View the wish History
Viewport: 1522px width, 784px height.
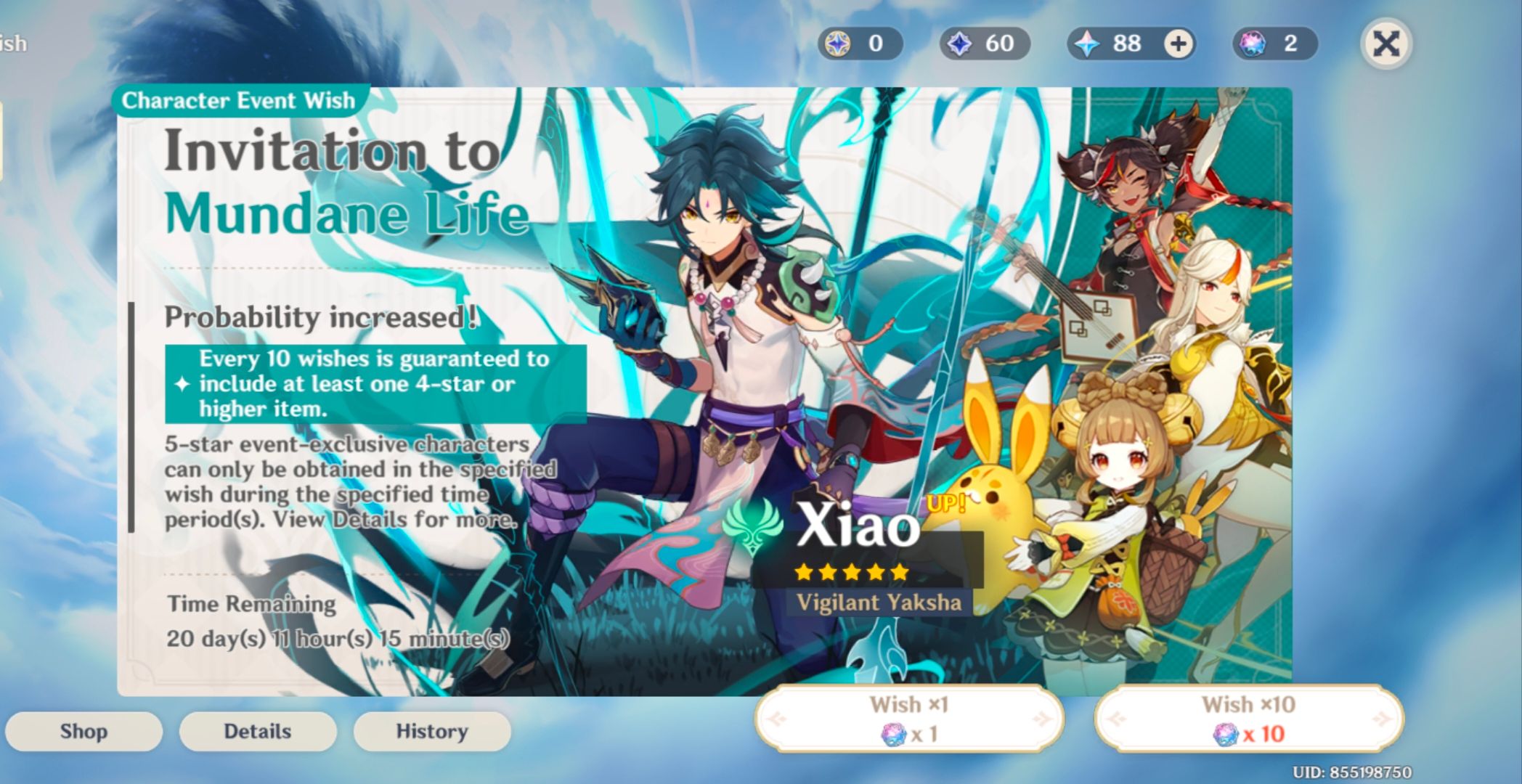(x=431, y=731)
